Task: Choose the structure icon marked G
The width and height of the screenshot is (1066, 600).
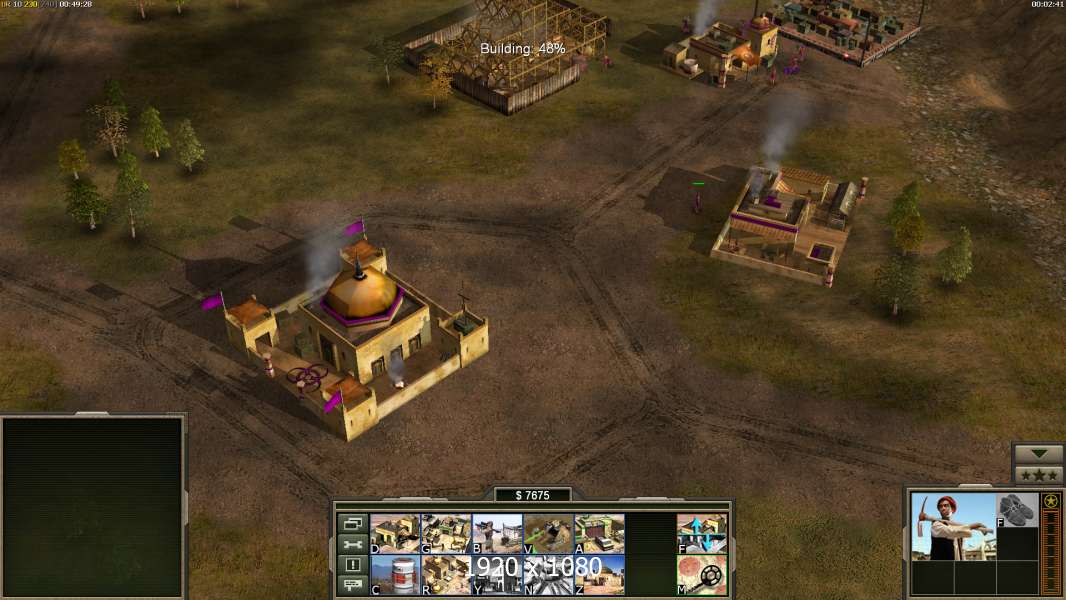Action: [446, 533]
